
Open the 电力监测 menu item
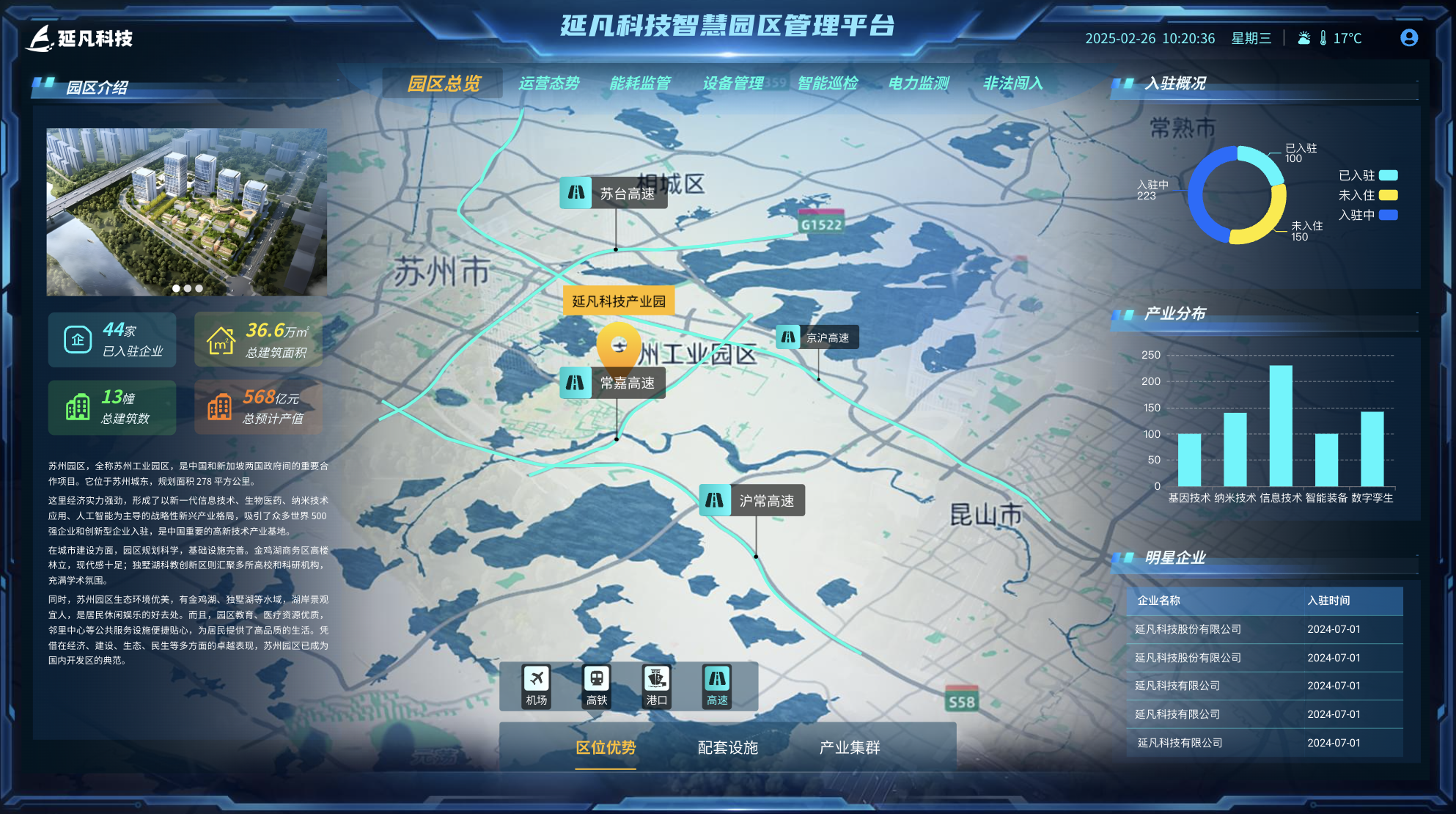pos(919,83)
